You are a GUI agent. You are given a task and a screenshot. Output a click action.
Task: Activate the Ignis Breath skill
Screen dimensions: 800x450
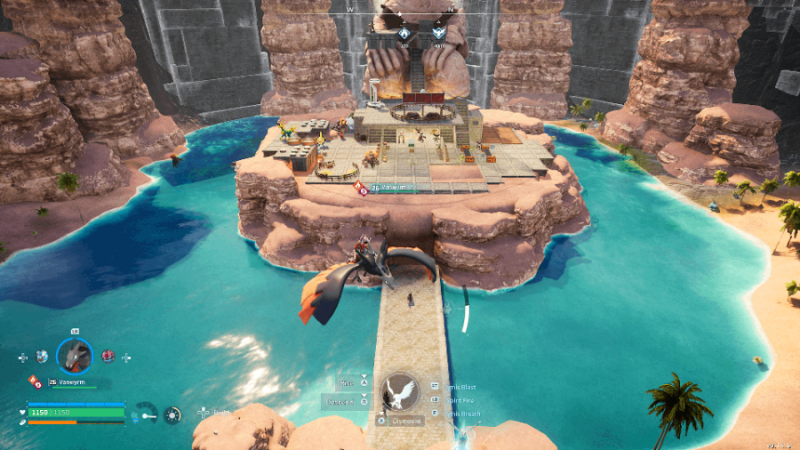tap(462, 413)
